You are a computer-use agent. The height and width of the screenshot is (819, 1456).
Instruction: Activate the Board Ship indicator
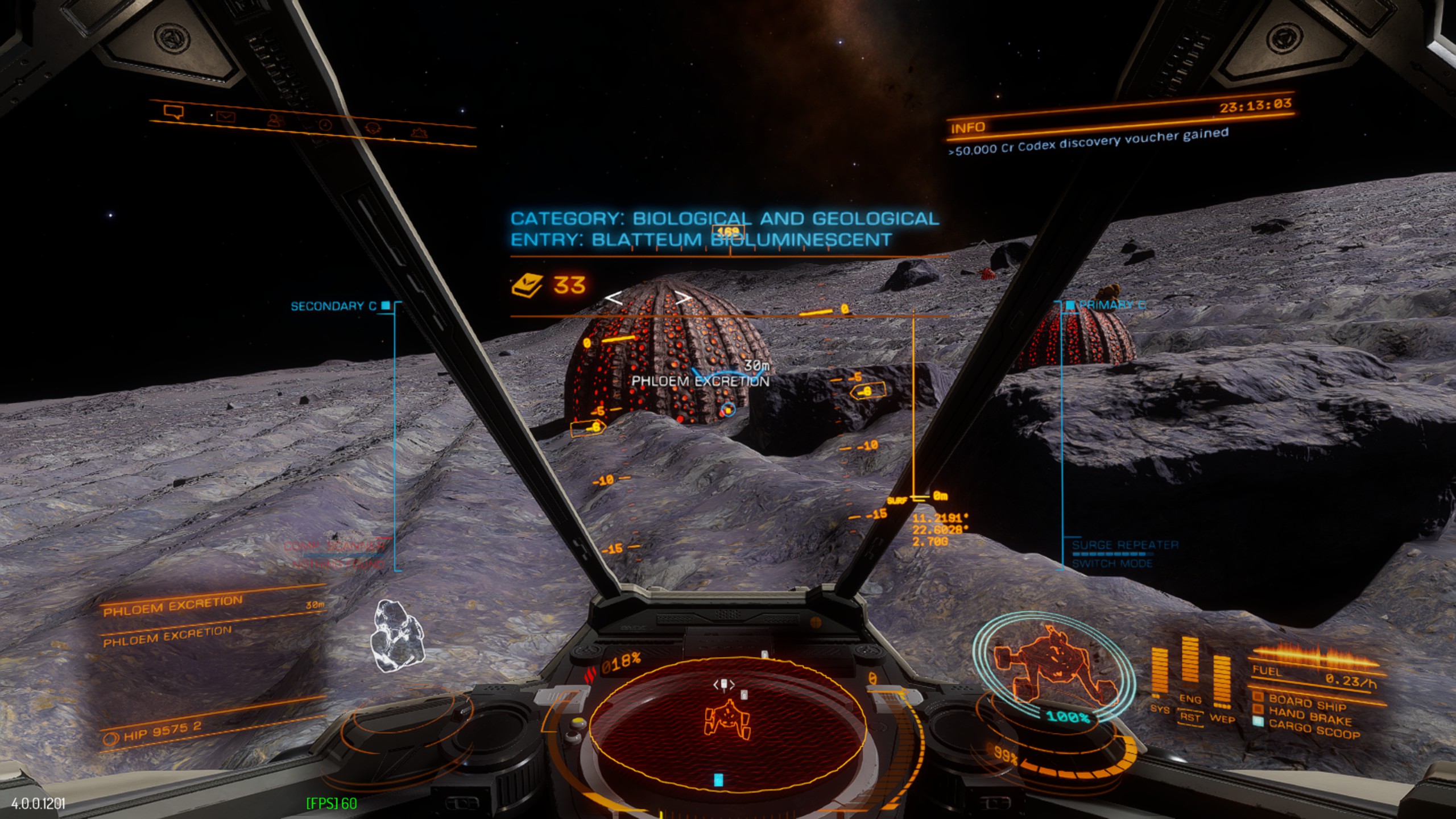click(1306, 702)
